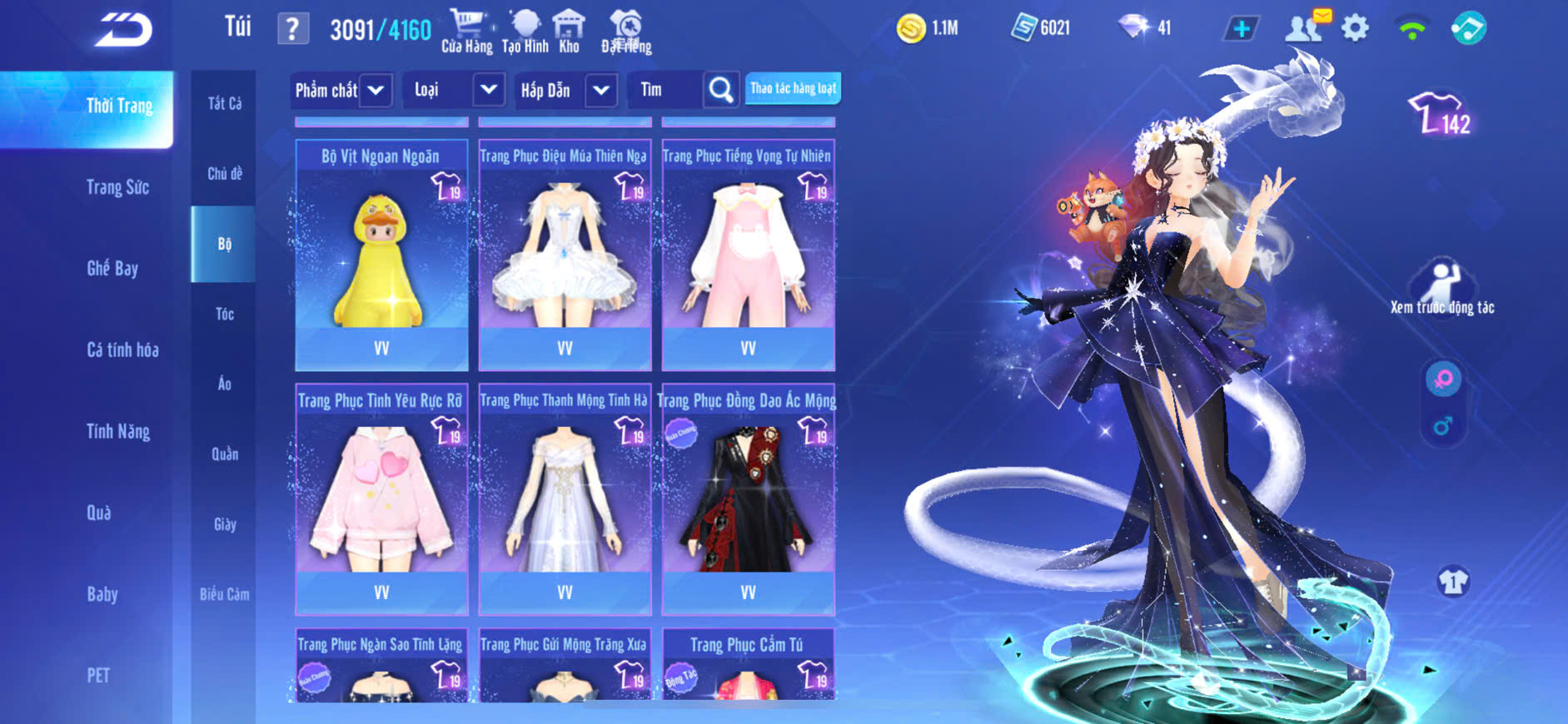Screen dimensions: 1568x724
Task: Select the Giày subcategory
Action: point(224,524)
